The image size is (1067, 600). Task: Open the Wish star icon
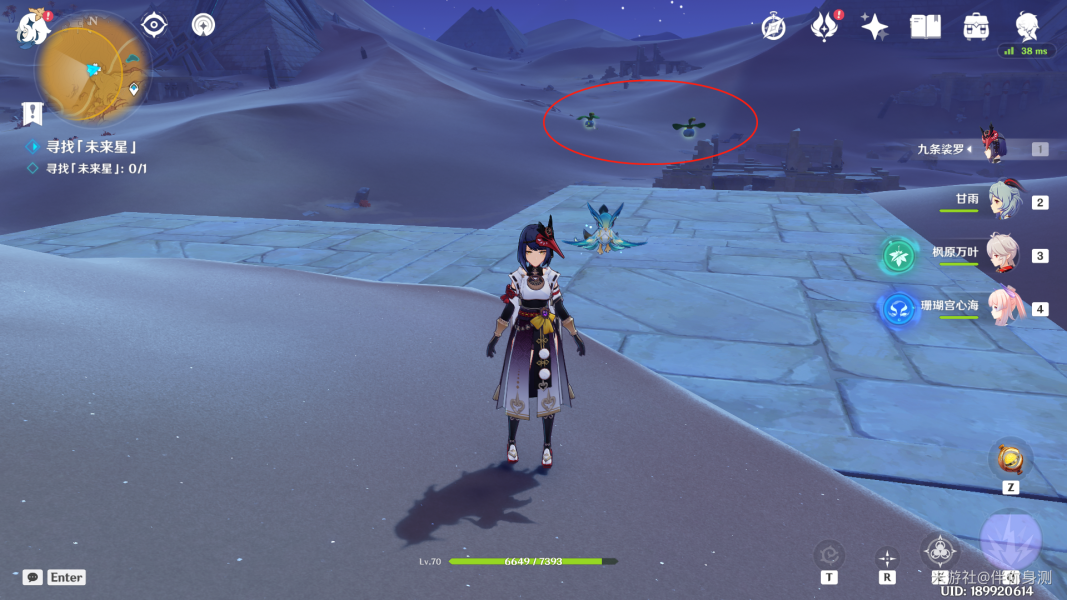pos(875,27)
